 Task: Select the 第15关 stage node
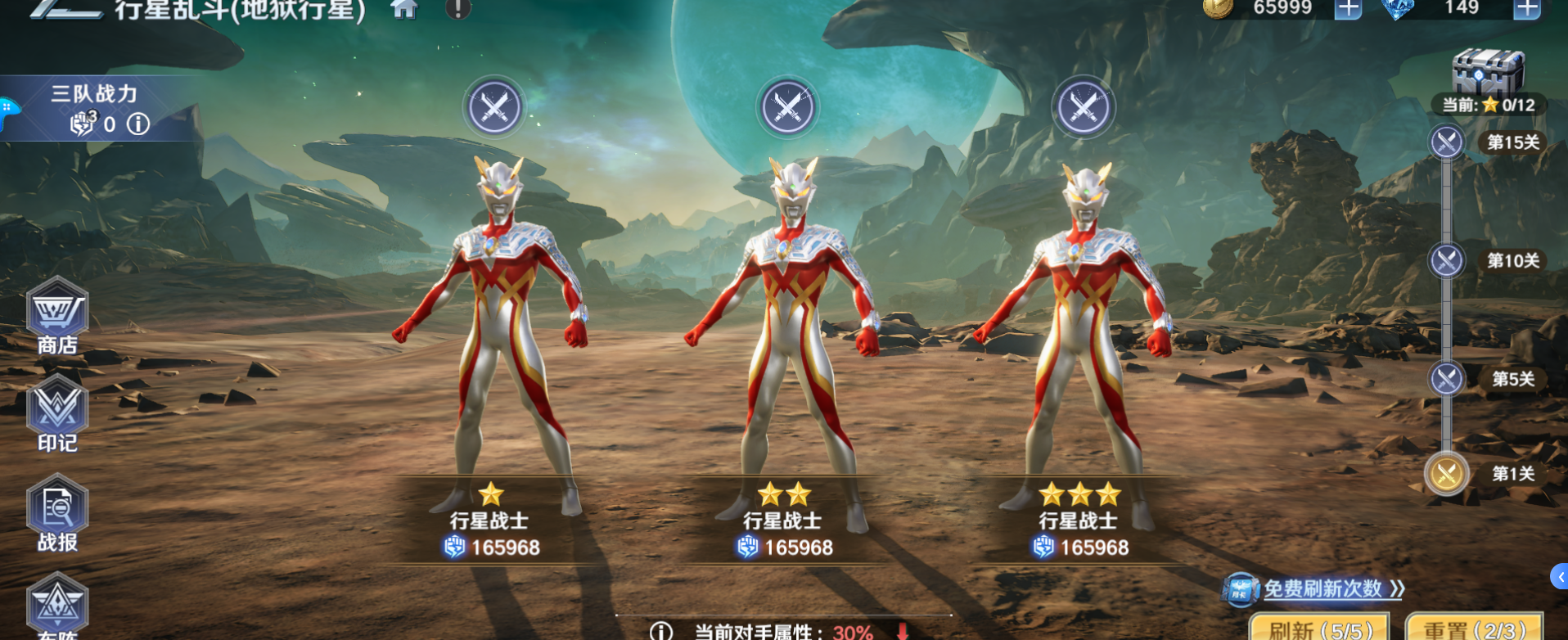point(1445,142)
